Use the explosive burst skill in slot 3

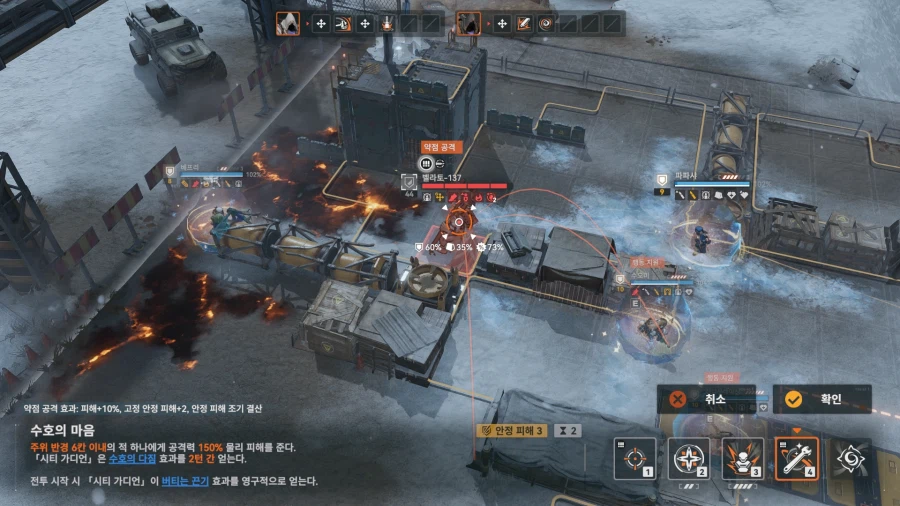coord(742,458)
